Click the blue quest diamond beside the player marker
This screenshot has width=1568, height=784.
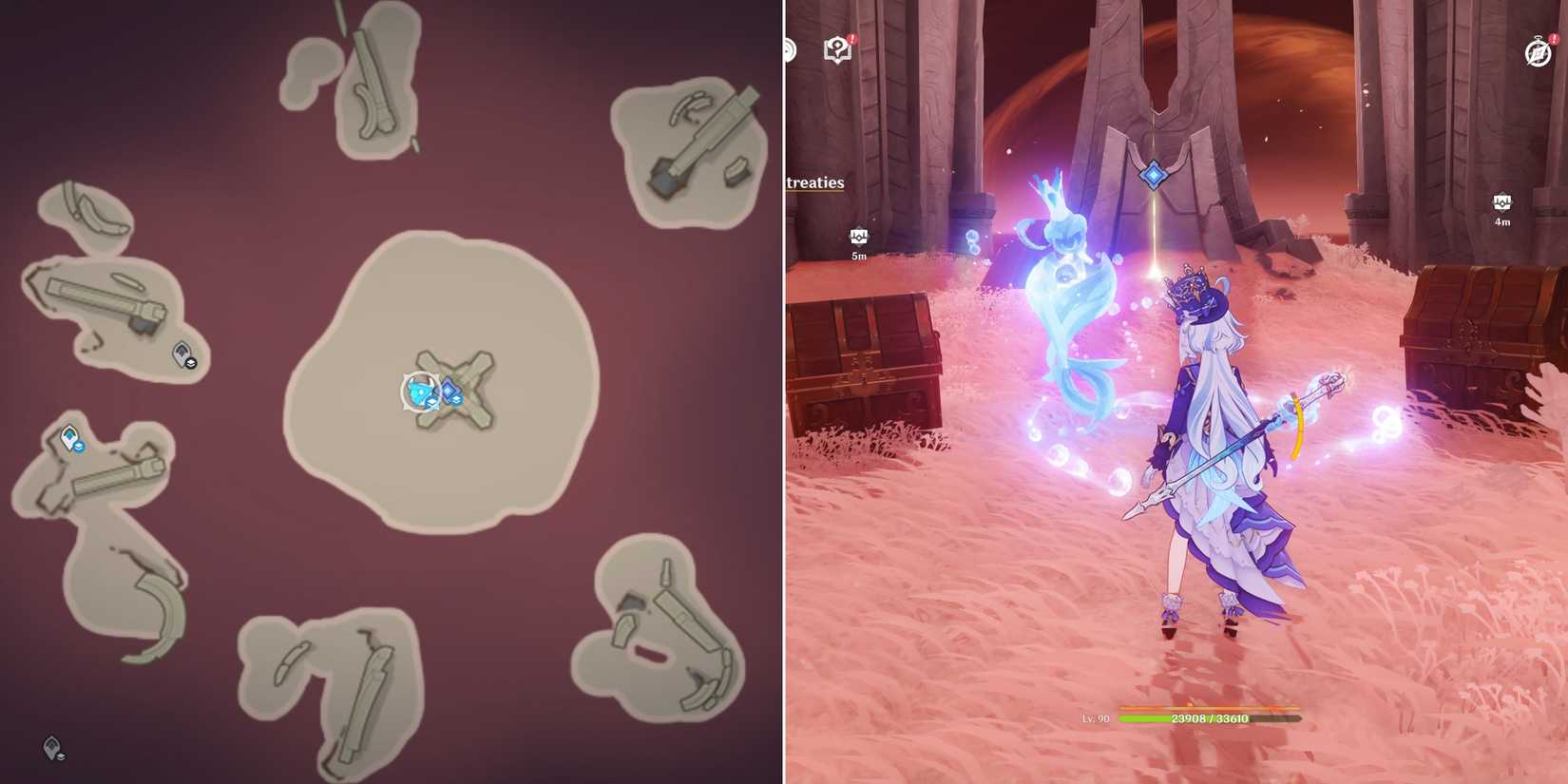[448, 389]
